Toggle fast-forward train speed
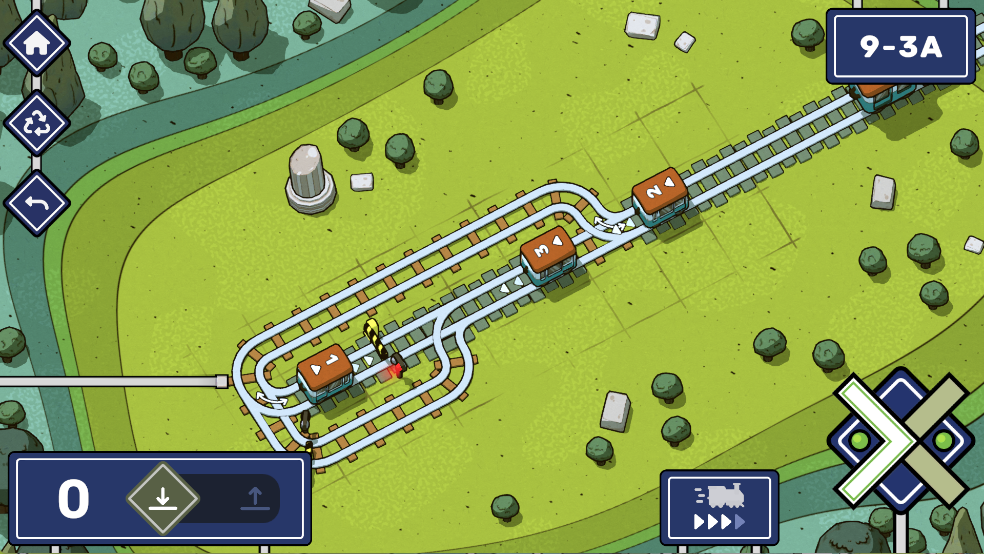Image resolution: width=984 pixels, height=554 pixels. (x=719, y=507)
